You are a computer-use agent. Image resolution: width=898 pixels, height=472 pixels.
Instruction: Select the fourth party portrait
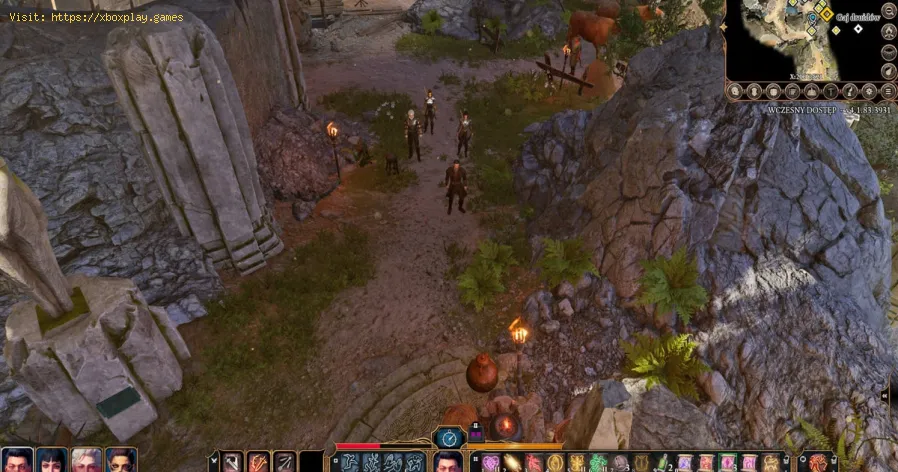[120, 461]
